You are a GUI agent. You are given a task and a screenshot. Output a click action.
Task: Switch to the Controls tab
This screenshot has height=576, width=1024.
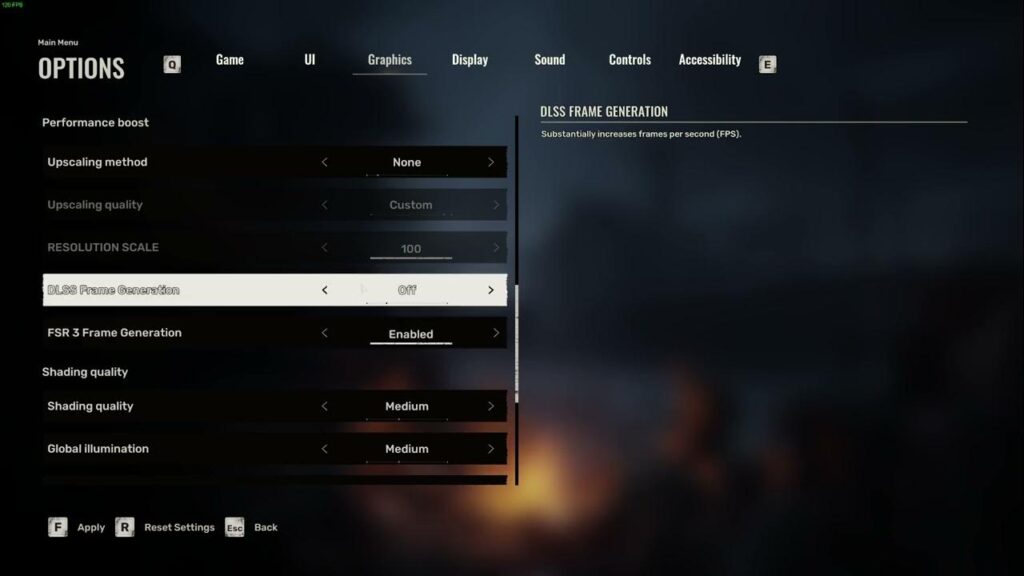(629, 60)
